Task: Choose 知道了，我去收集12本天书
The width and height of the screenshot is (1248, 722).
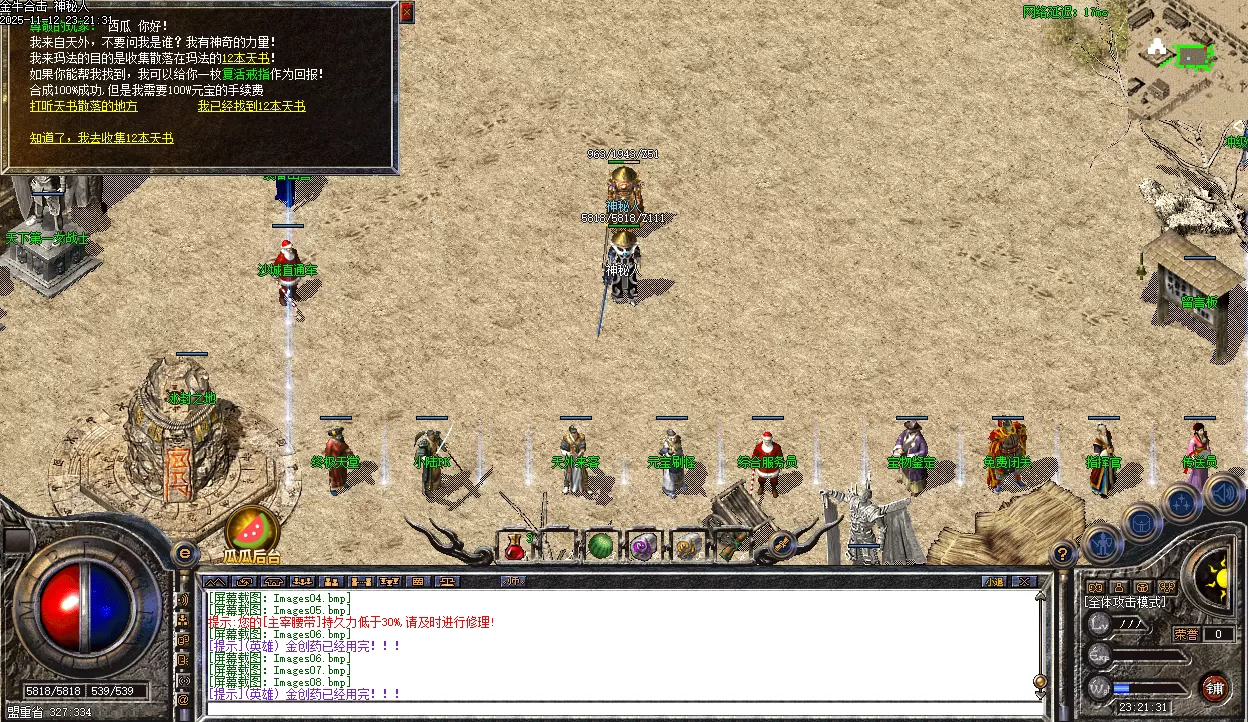Action: point(102,138)
